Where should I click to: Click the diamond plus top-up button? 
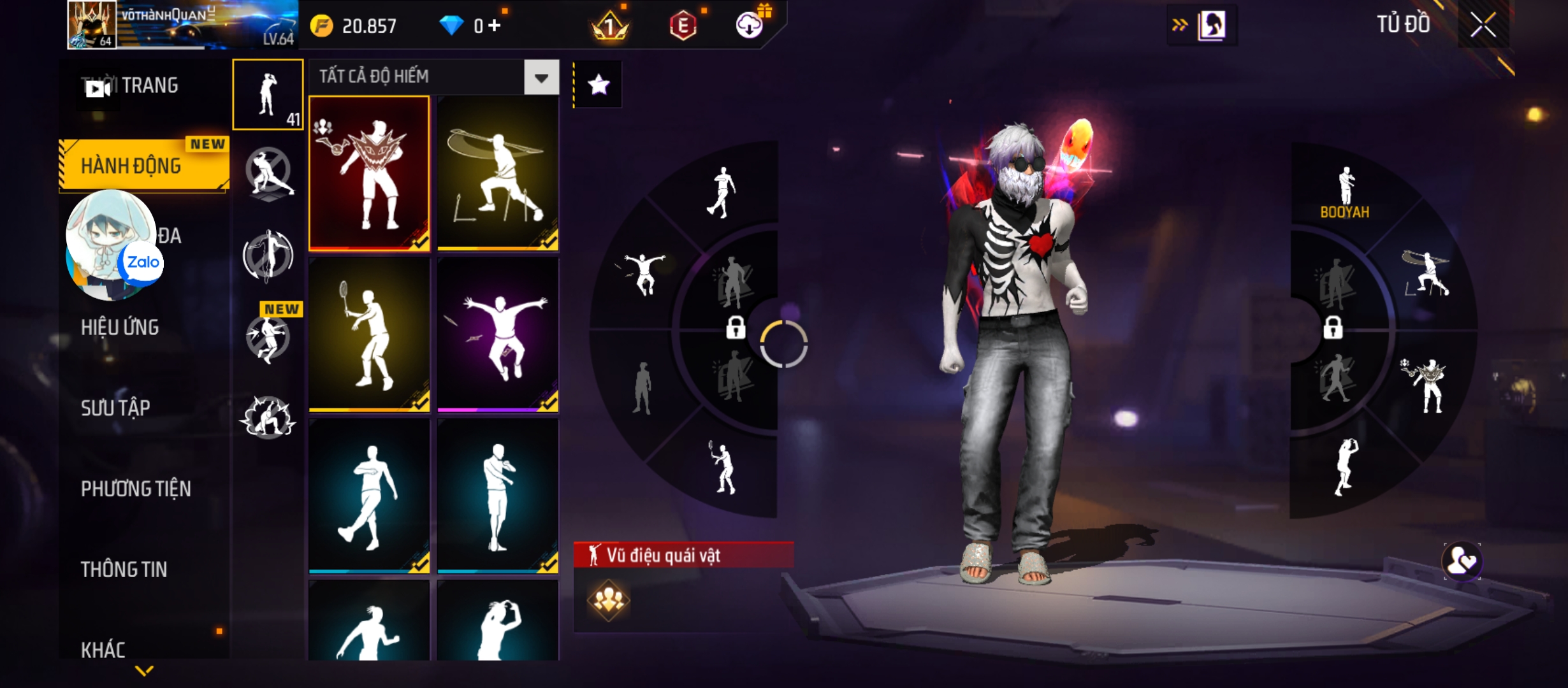pos(495,25)
